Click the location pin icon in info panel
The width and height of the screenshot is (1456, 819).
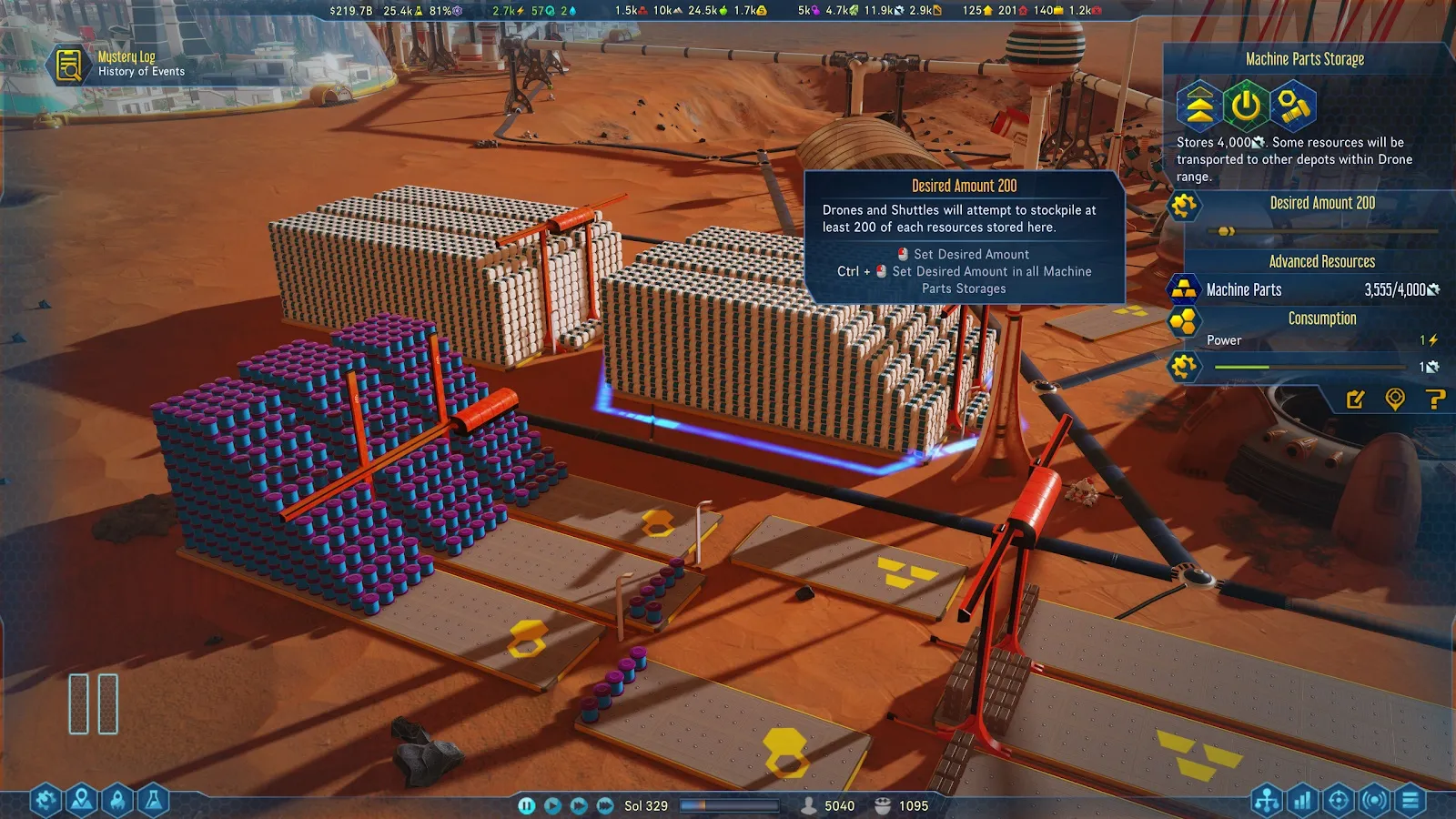click(1395, 399)
